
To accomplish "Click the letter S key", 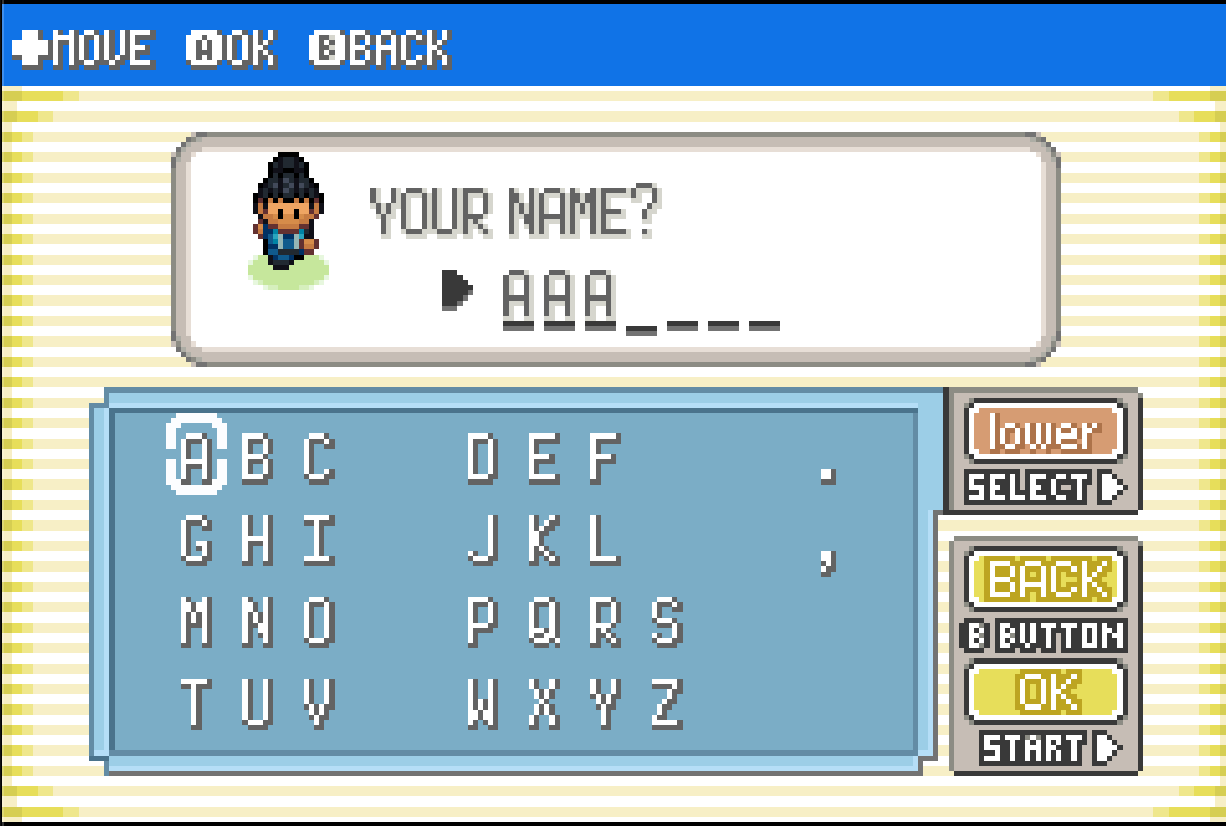I will [666, 622].
